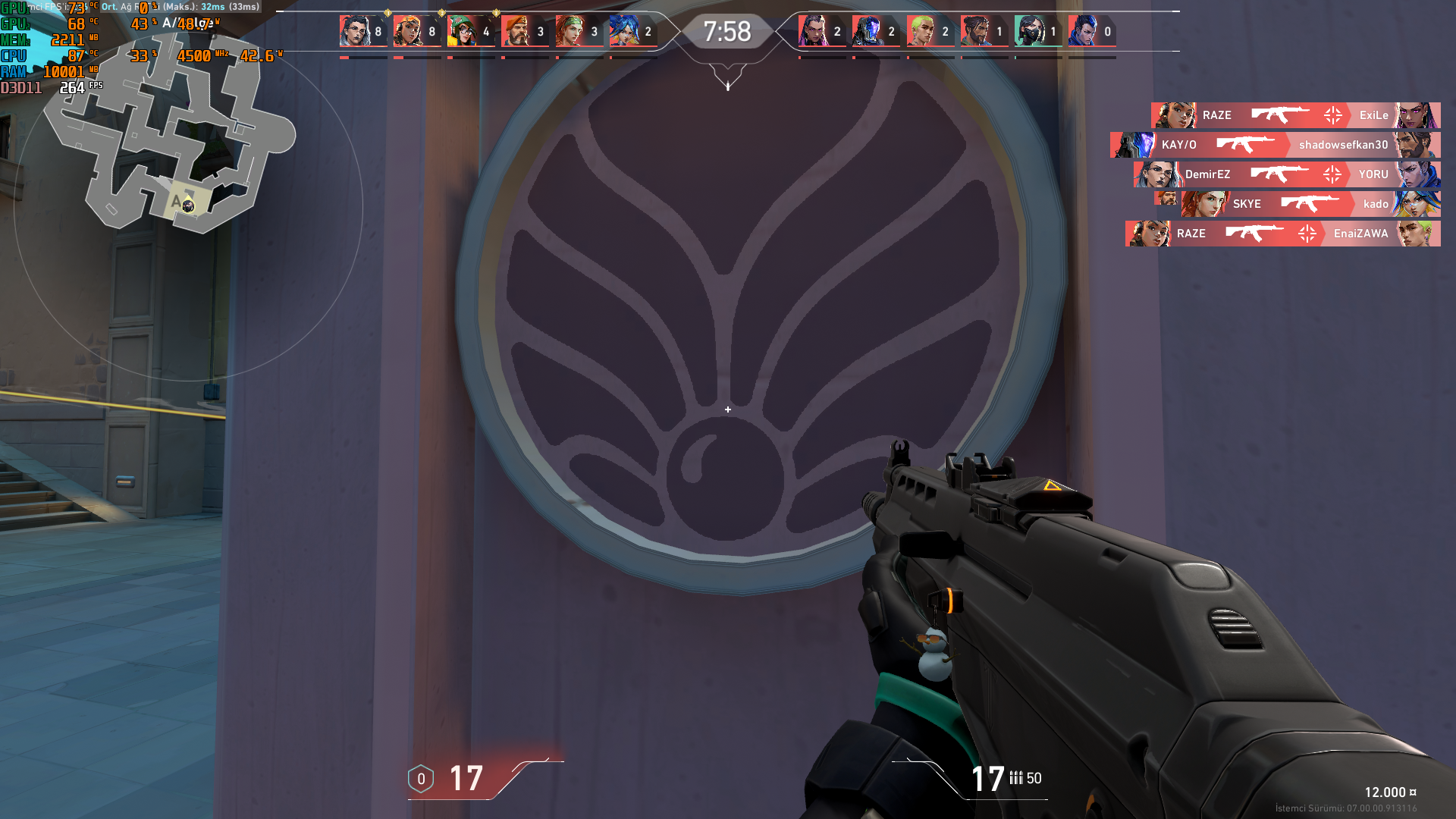Screen dimensions: 1456x819
Task: Click the enemy Reyna portrait on the scoreboard
Action: 812,31
